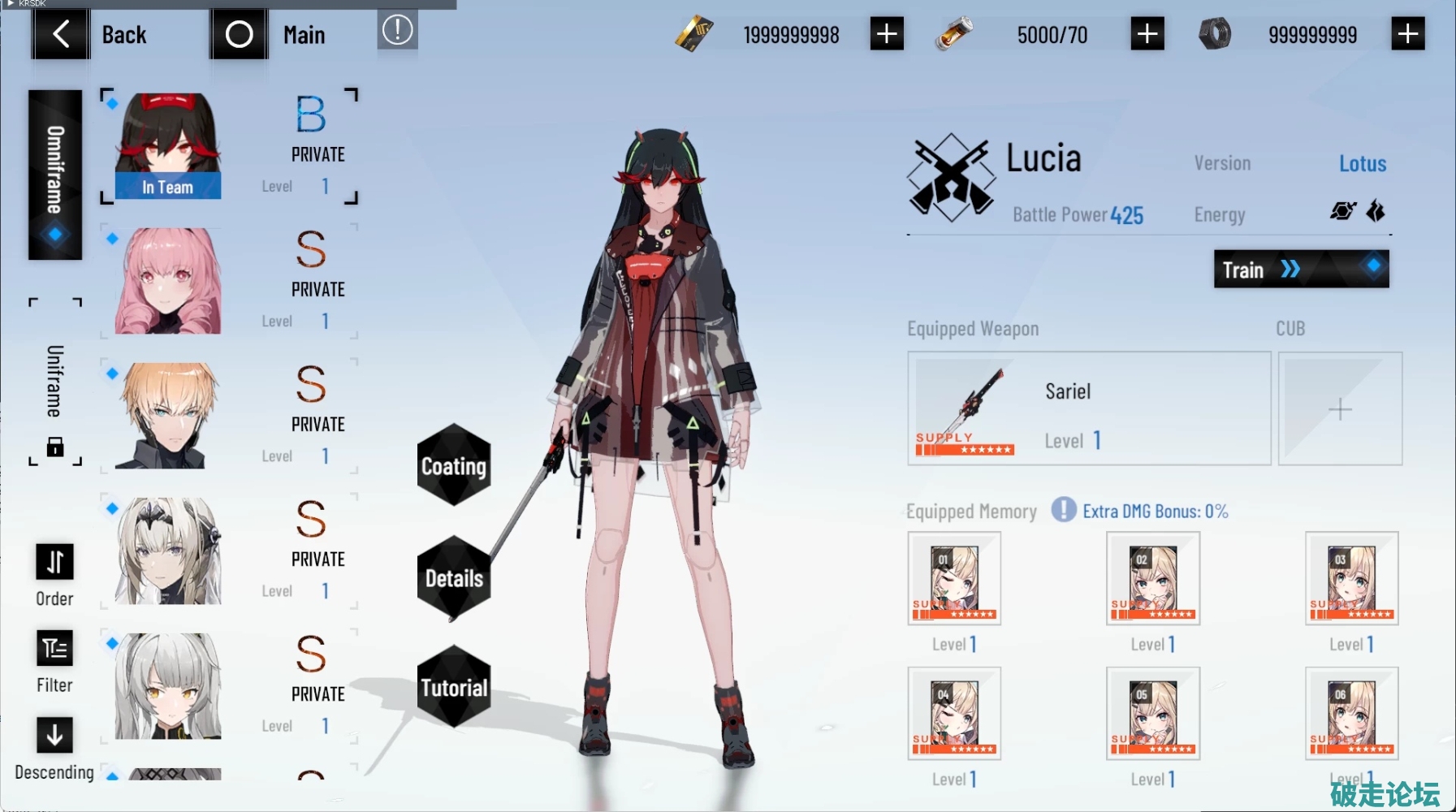Screen dimensions: 1456x812
Task: Select the equipped Sariel weapon slot
Action: tap(1088, 408)
